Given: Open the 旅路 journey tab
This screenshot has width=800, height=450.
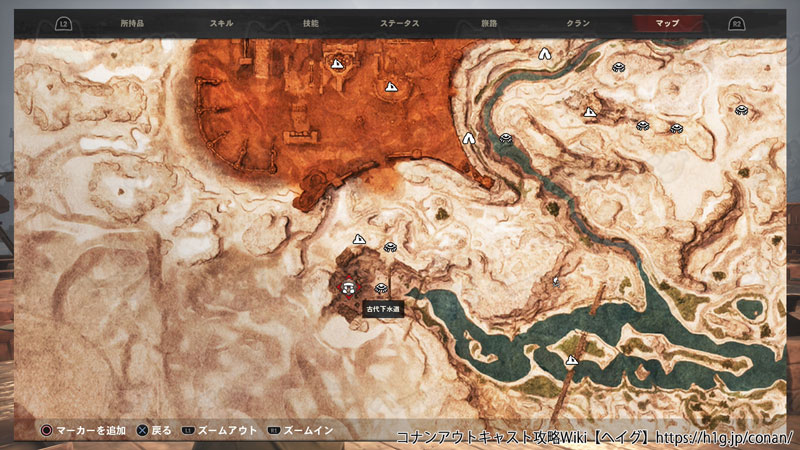Looking at the screenshot, I should (488, 22).
